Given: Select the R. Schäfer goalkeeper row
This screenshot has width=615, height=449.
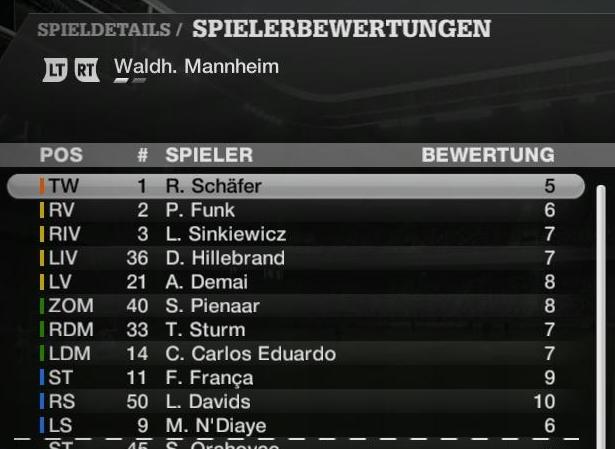Looking at the screenshot, I should pyautogui.click(x=296, y=186).
